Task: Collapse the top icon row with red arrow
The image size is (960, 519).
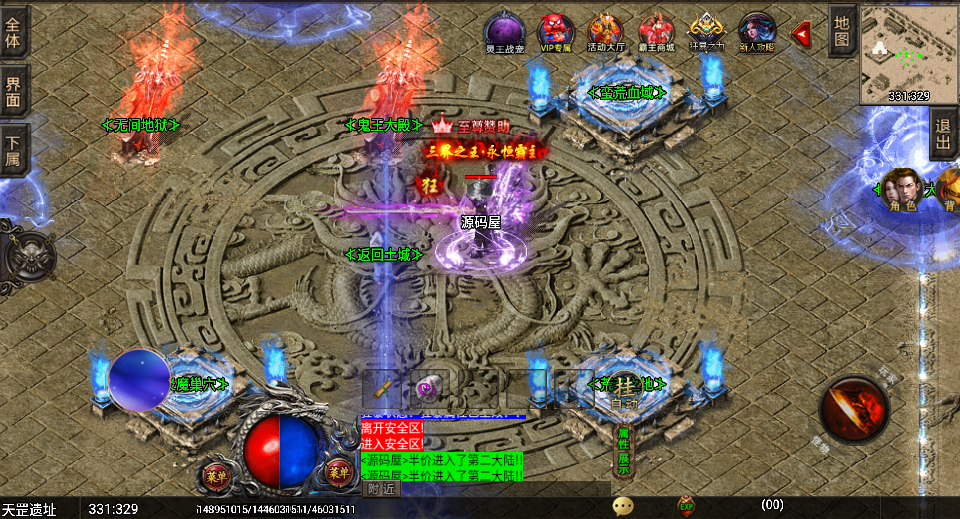Action: click(801, 34)
